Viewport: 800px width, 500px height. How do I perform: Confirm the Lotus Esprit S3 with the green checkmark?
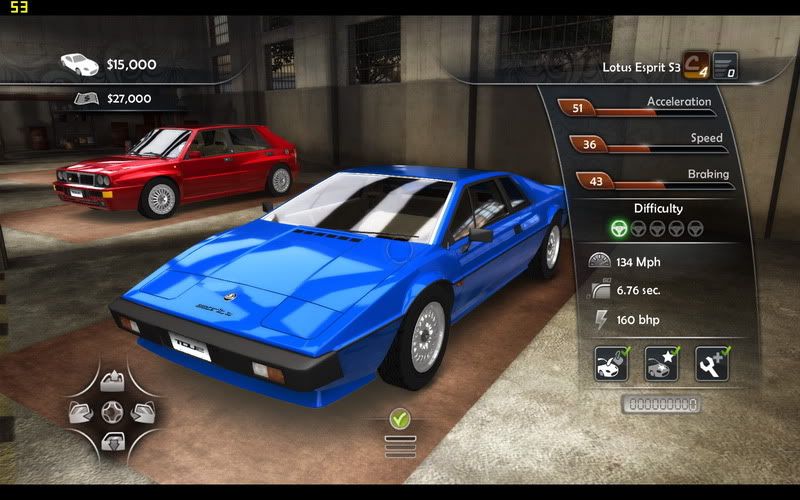[x=401, y=418]
